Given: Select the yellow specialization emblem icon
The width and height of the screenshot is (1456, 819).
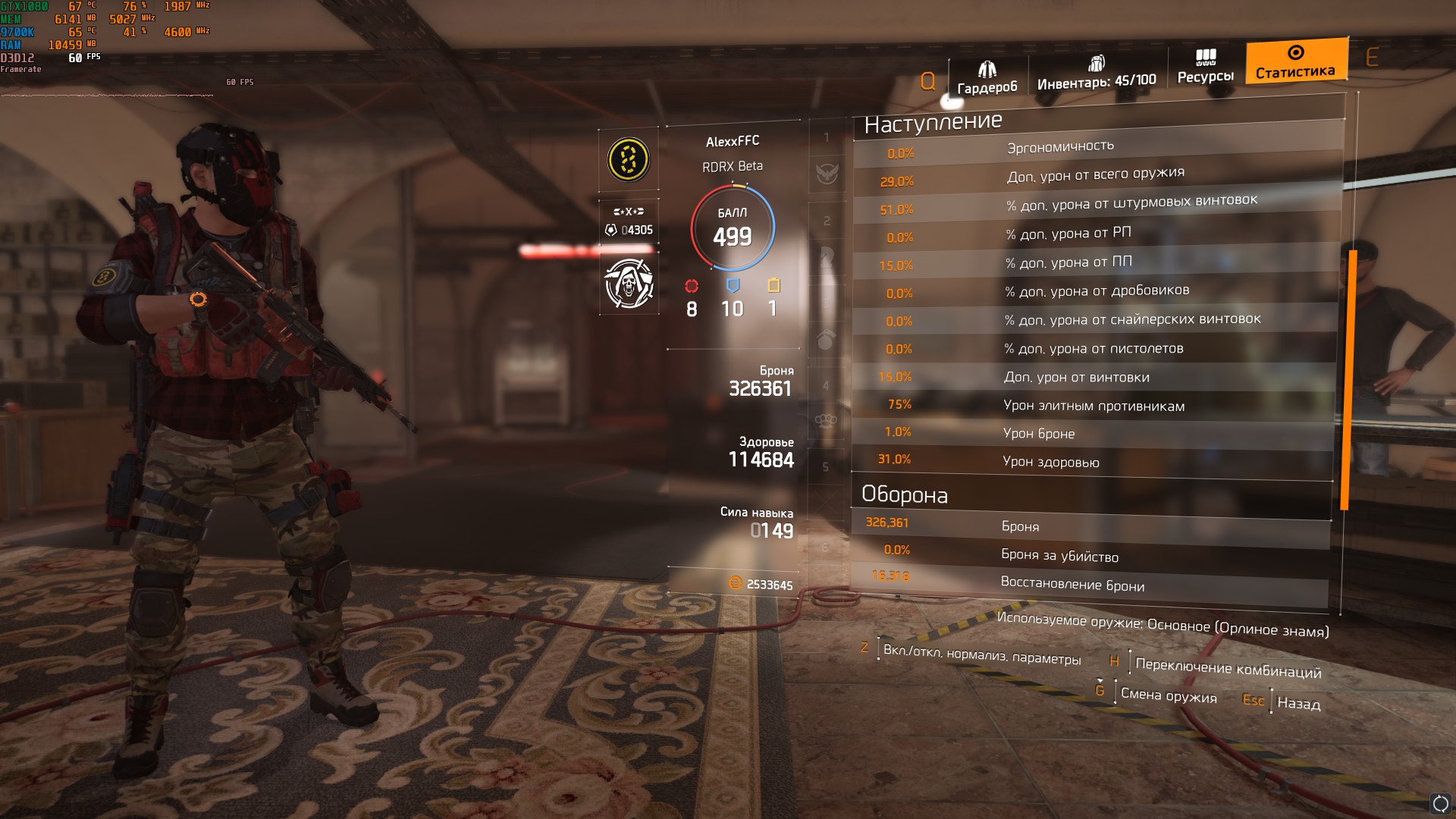Looking at the screenshot, I should [x=628, y=159].
